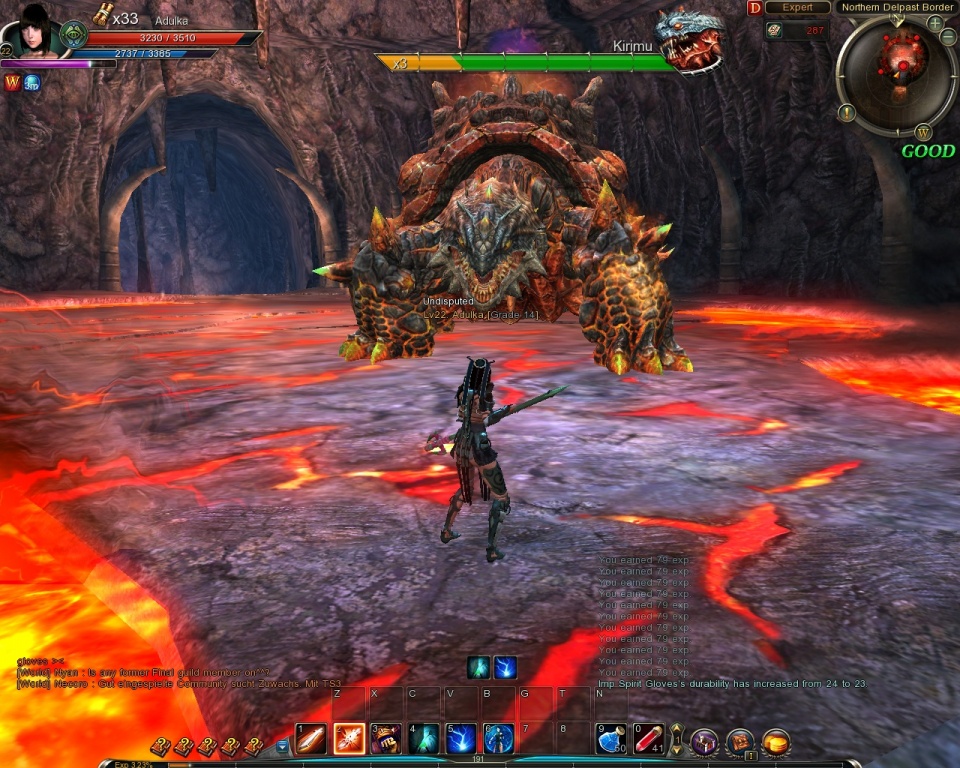
Task: Zoom in the minimap with plus button
Action: 935,23
